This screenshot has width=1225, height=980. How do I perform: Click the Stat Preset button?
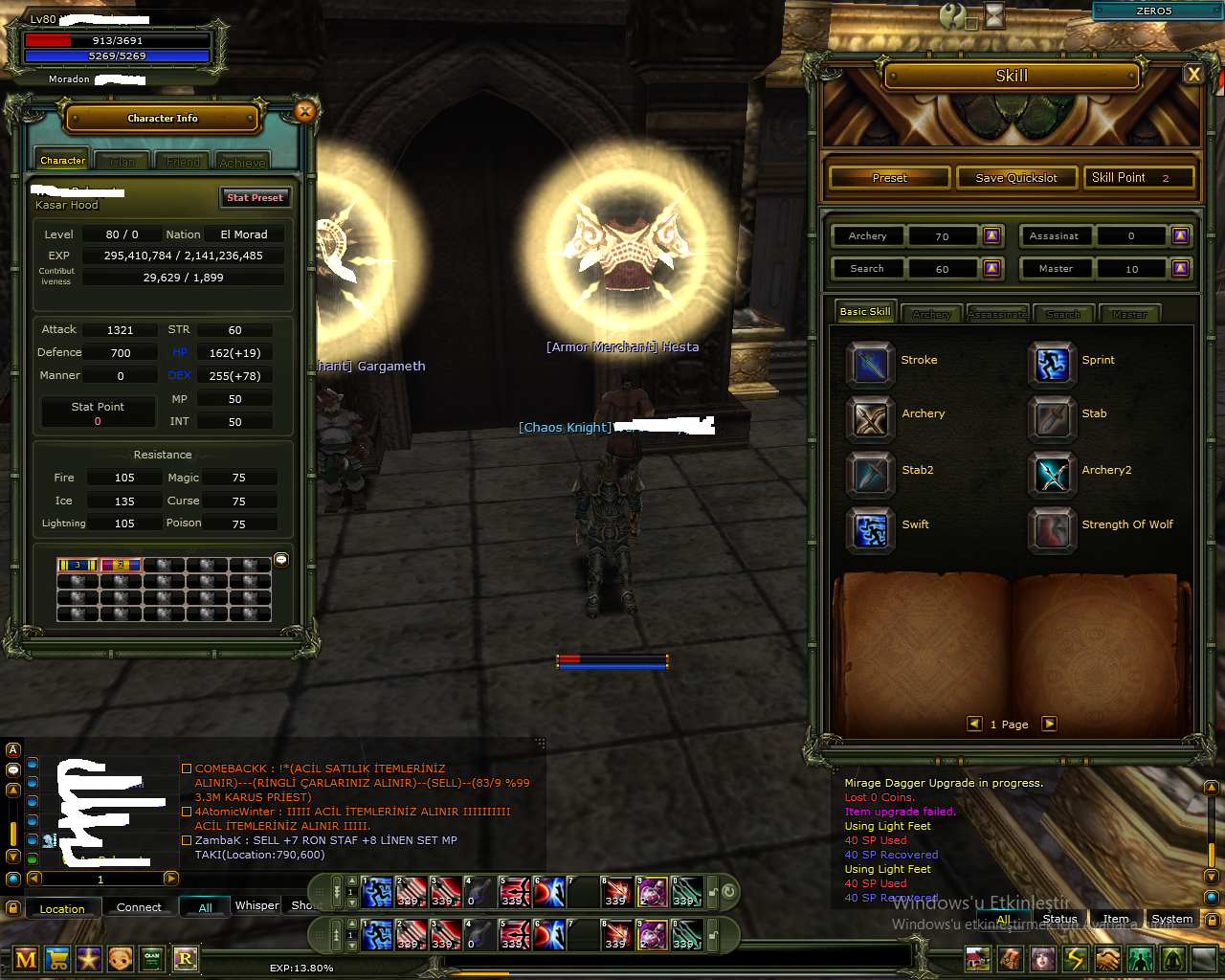coord(255,197)
